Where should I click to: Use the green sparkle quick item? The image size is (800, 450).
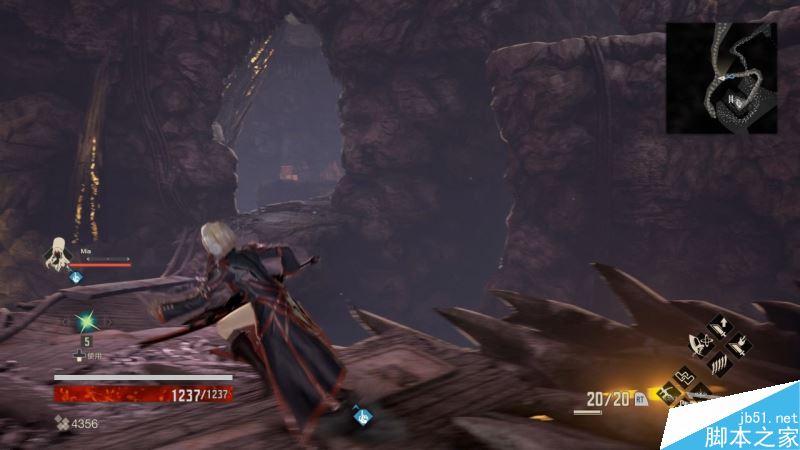[x=85, y=322]
